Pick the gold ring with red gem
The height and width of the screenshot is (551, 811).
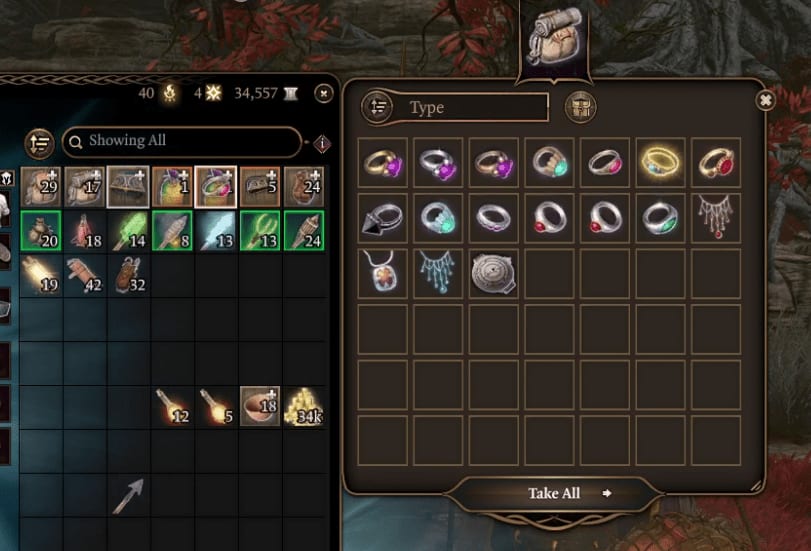coord(716,162)
